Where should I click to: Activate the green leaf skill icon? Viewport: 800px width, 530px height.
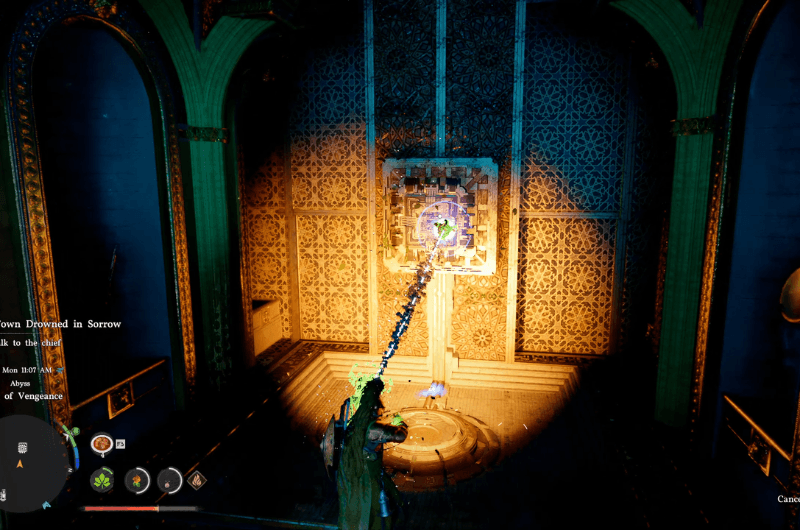[x=102, y=479]
